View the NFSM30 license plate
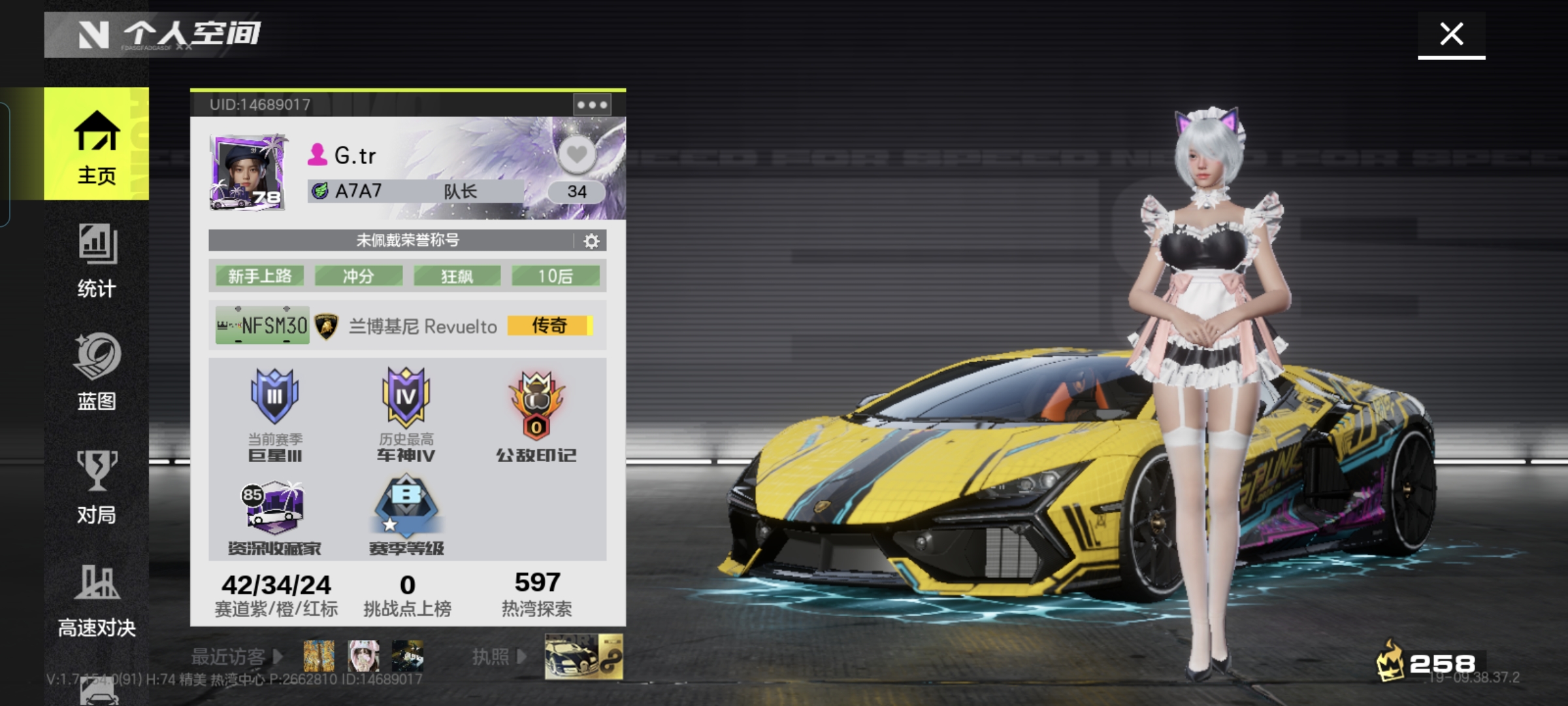The image size is (1568, 706). click(263, 325)
